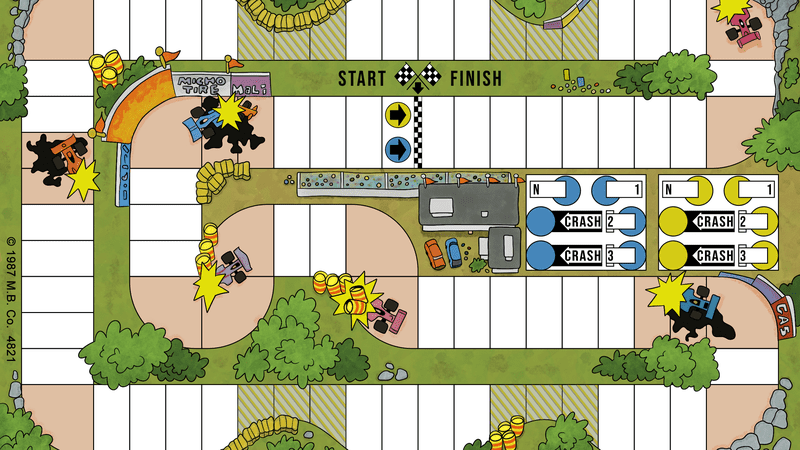Select the yellow panel's CRASH 2 row

[x=717, y=221]
